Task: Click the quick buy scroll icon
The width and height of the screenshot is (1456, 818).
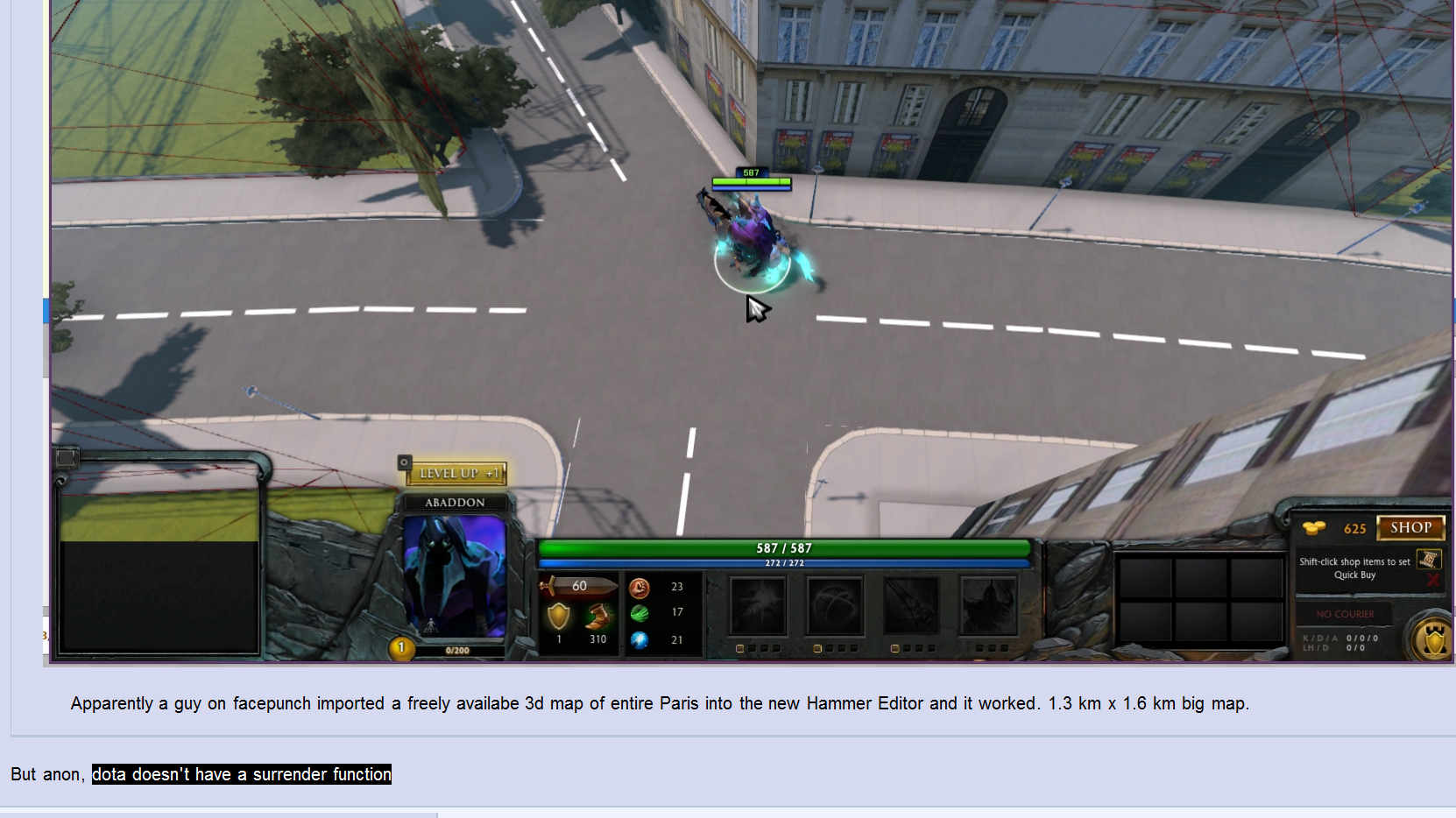Action: click(x=1428, y=560)
